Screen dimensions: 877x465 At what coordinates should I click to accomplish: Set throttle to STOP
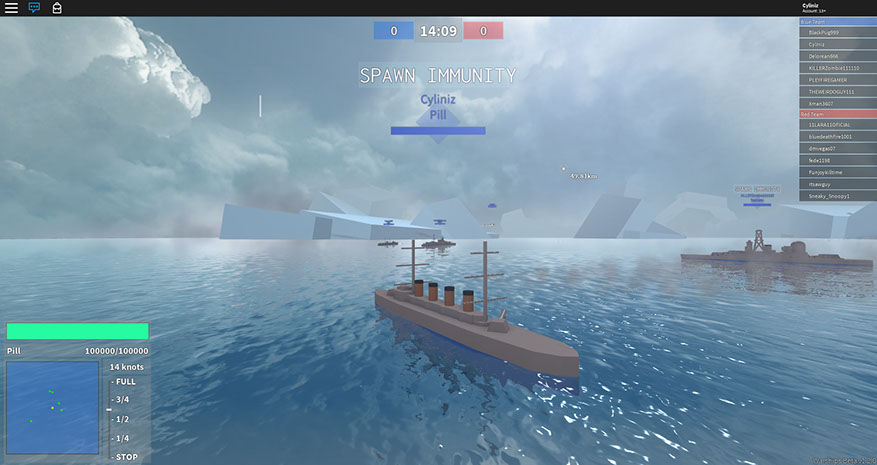(126, 456)
